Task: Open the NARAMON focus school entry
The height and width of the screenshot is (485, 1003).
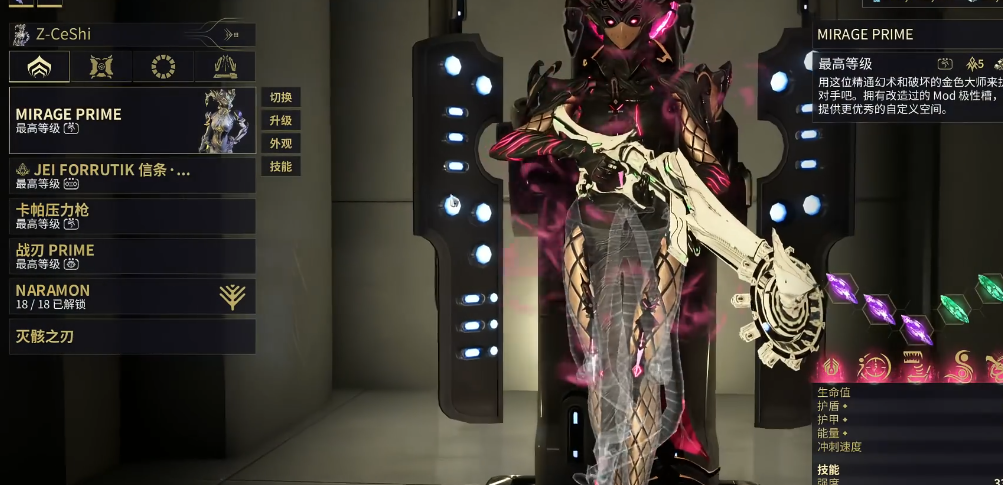Action: click(x=132, y=296)
